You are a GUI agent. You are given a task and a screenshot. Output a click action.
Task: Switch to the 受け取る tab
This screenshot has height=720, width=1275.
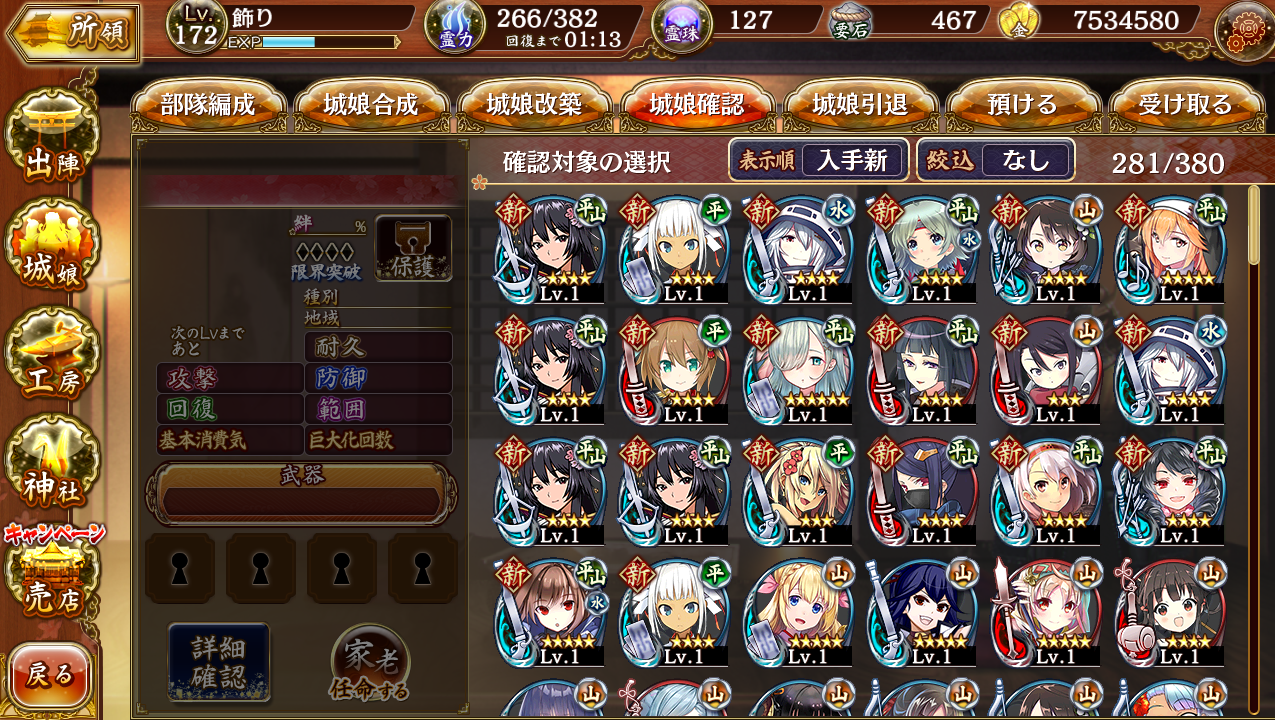click(1186, 104)
